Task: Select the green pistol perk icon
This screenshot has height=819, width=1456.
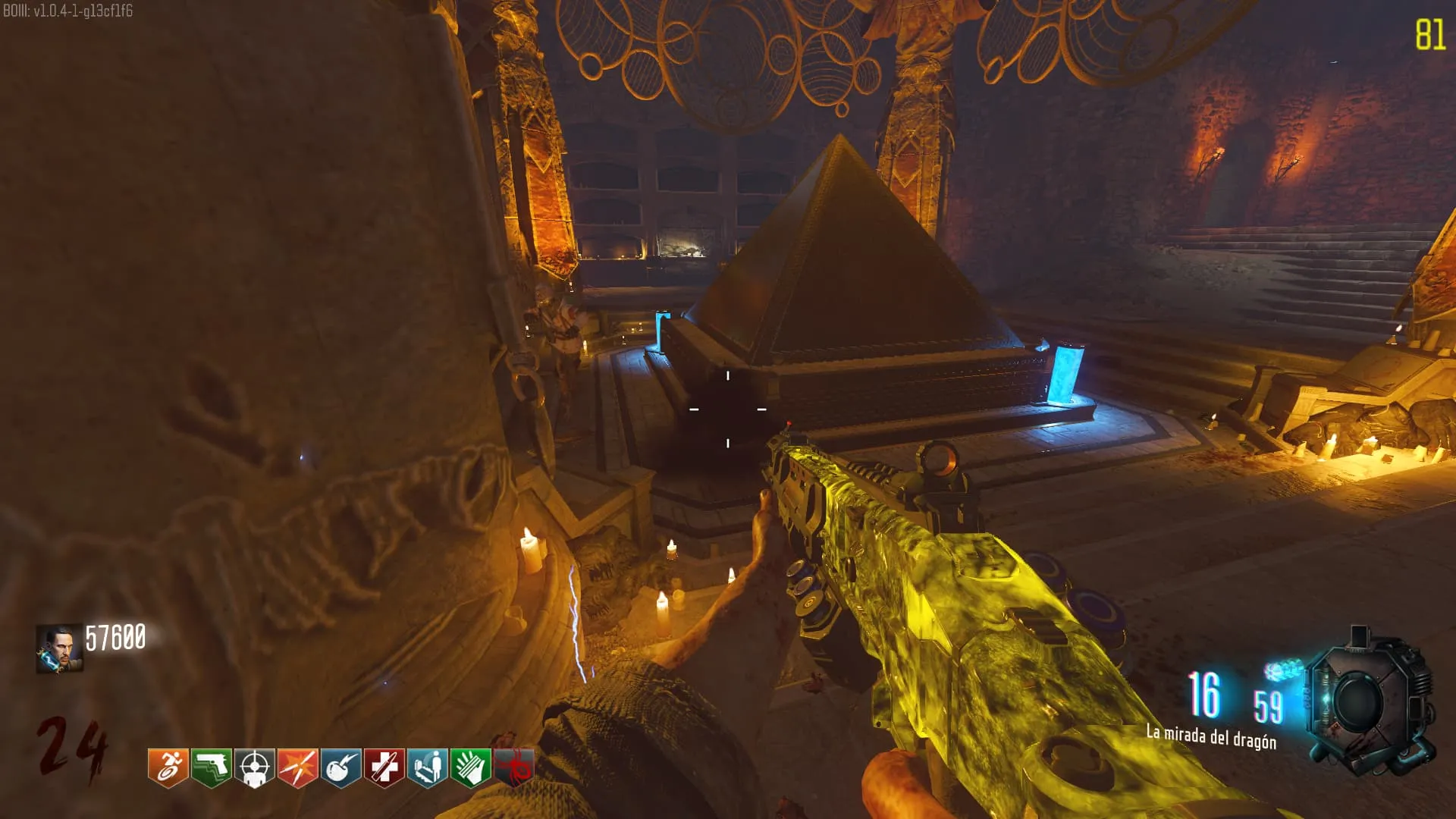Action: (211, 767)
